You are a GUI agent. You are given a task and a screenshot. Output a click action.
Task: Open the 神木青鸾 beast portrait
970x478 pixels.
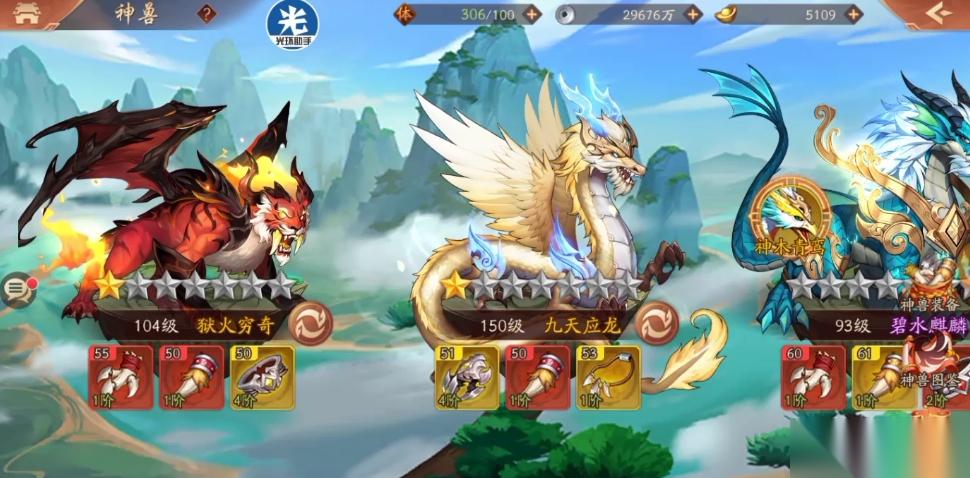(x=791, y=212)
